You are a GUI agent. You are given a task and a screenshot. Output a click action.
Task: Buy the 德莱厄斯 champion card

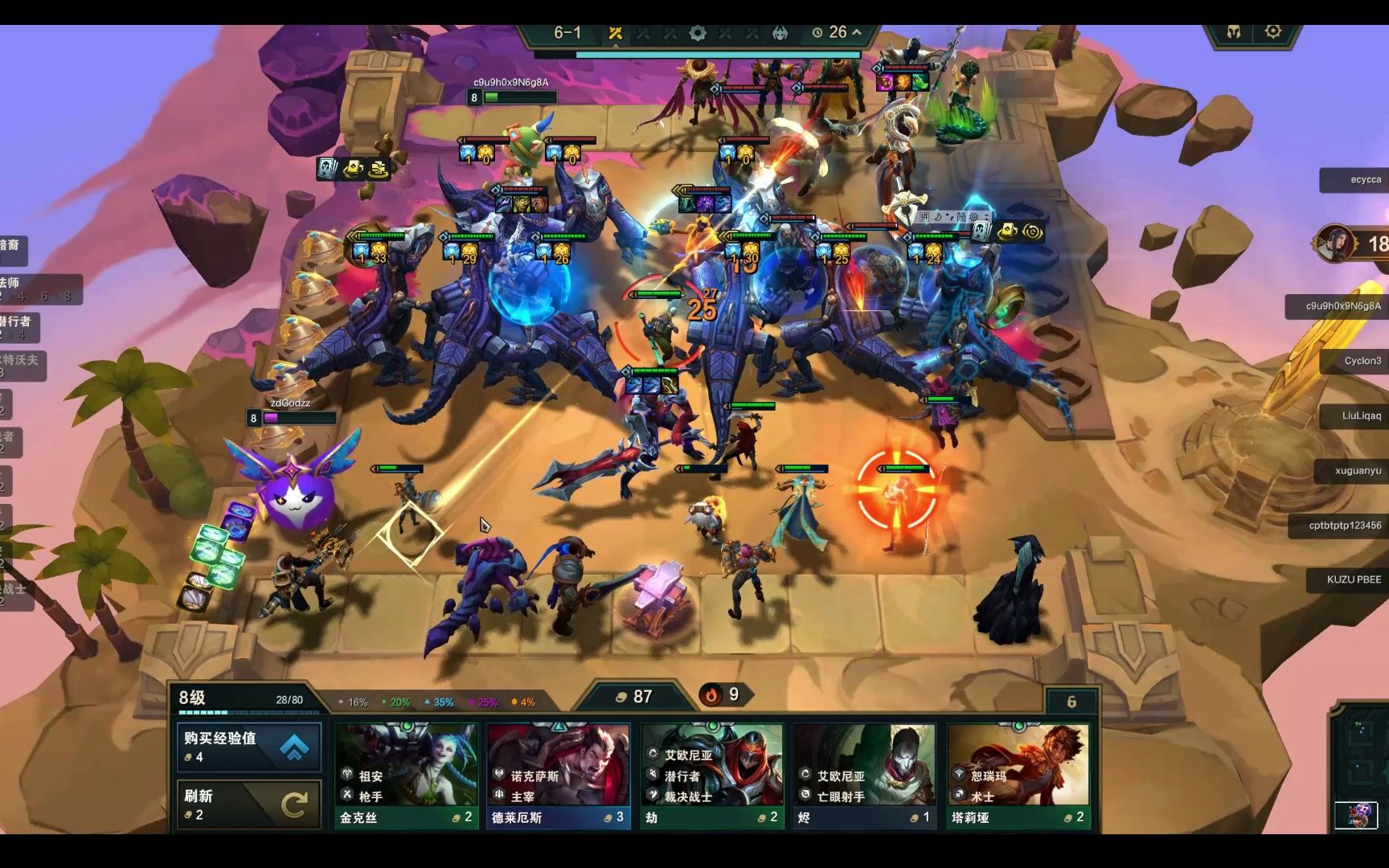(x=559, y=775)
